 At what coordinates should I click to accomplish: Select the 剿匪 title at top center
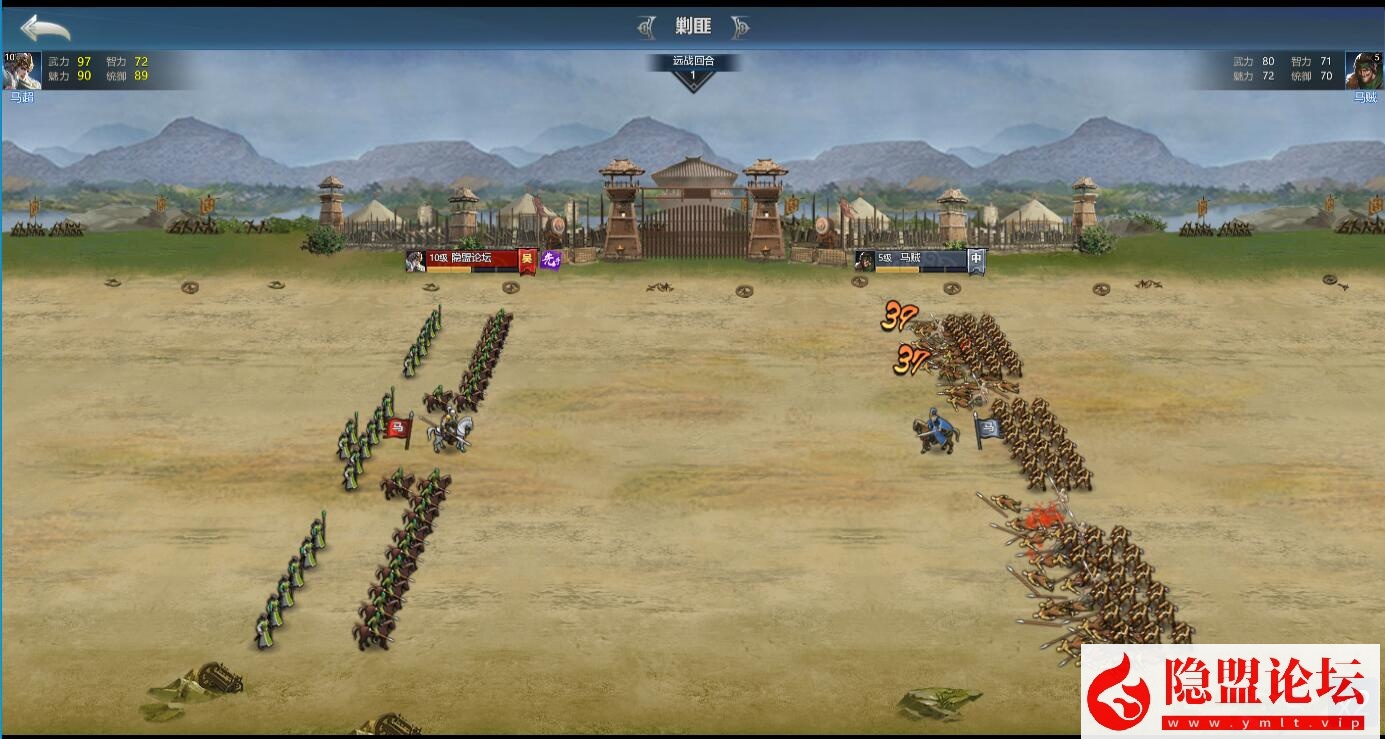[x=692, y=26]
